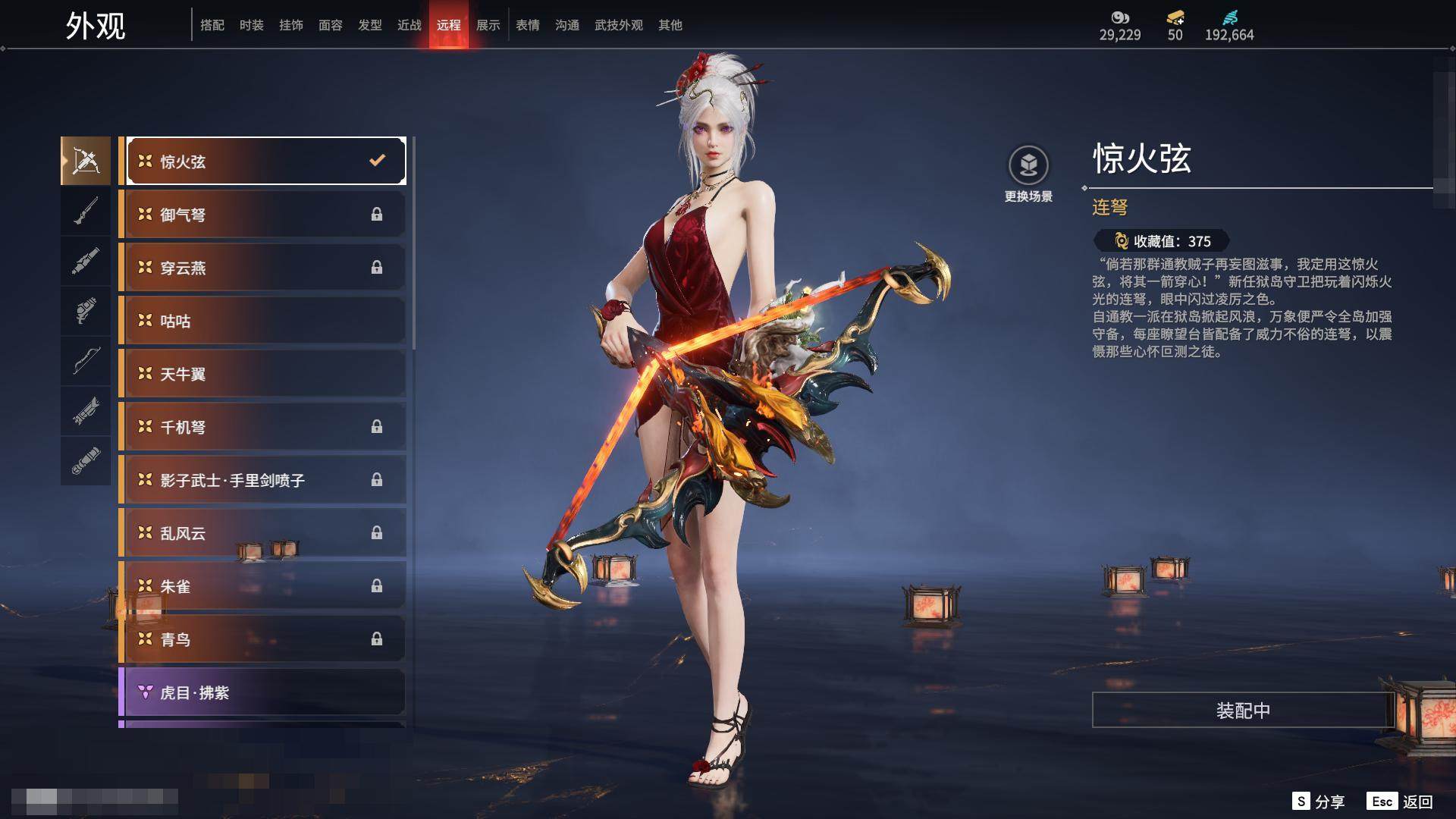Choose the musket weapon category icon
Image resolution: width=1456 pixels, height=819 pixels.
coord(86,211)
